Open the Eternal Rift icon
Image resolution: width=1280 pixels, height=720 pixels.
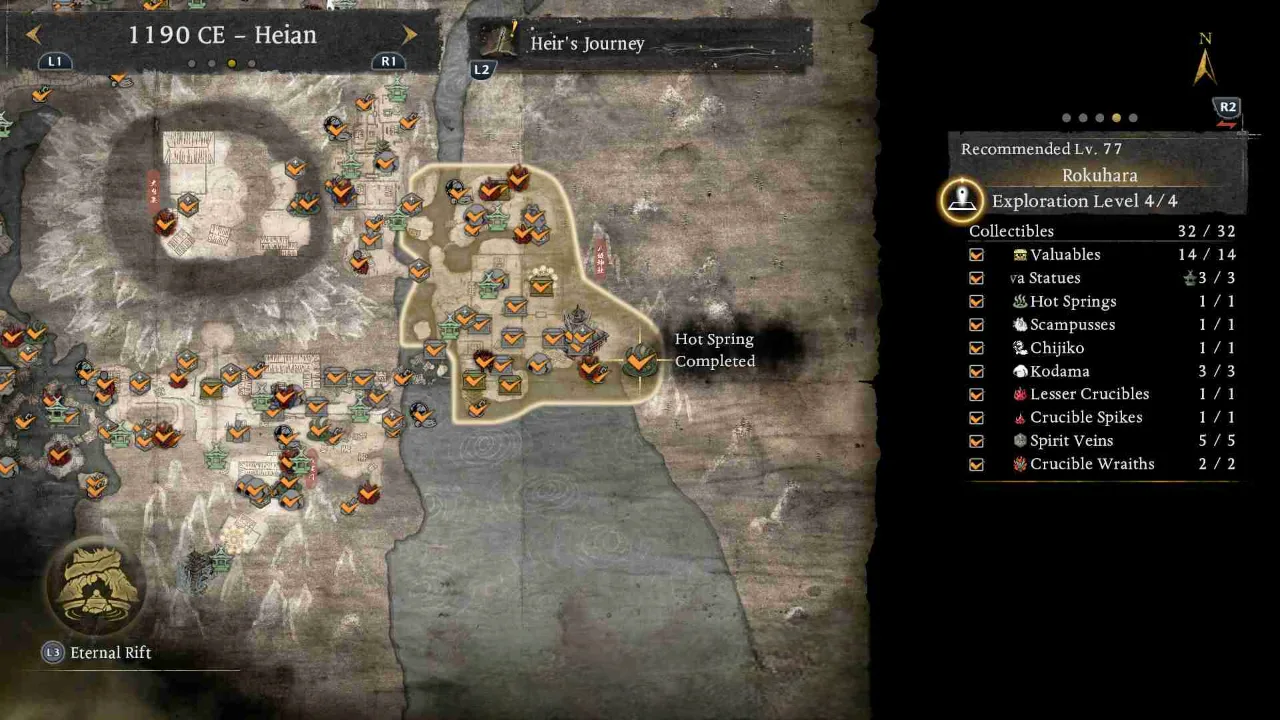[96, 587]
